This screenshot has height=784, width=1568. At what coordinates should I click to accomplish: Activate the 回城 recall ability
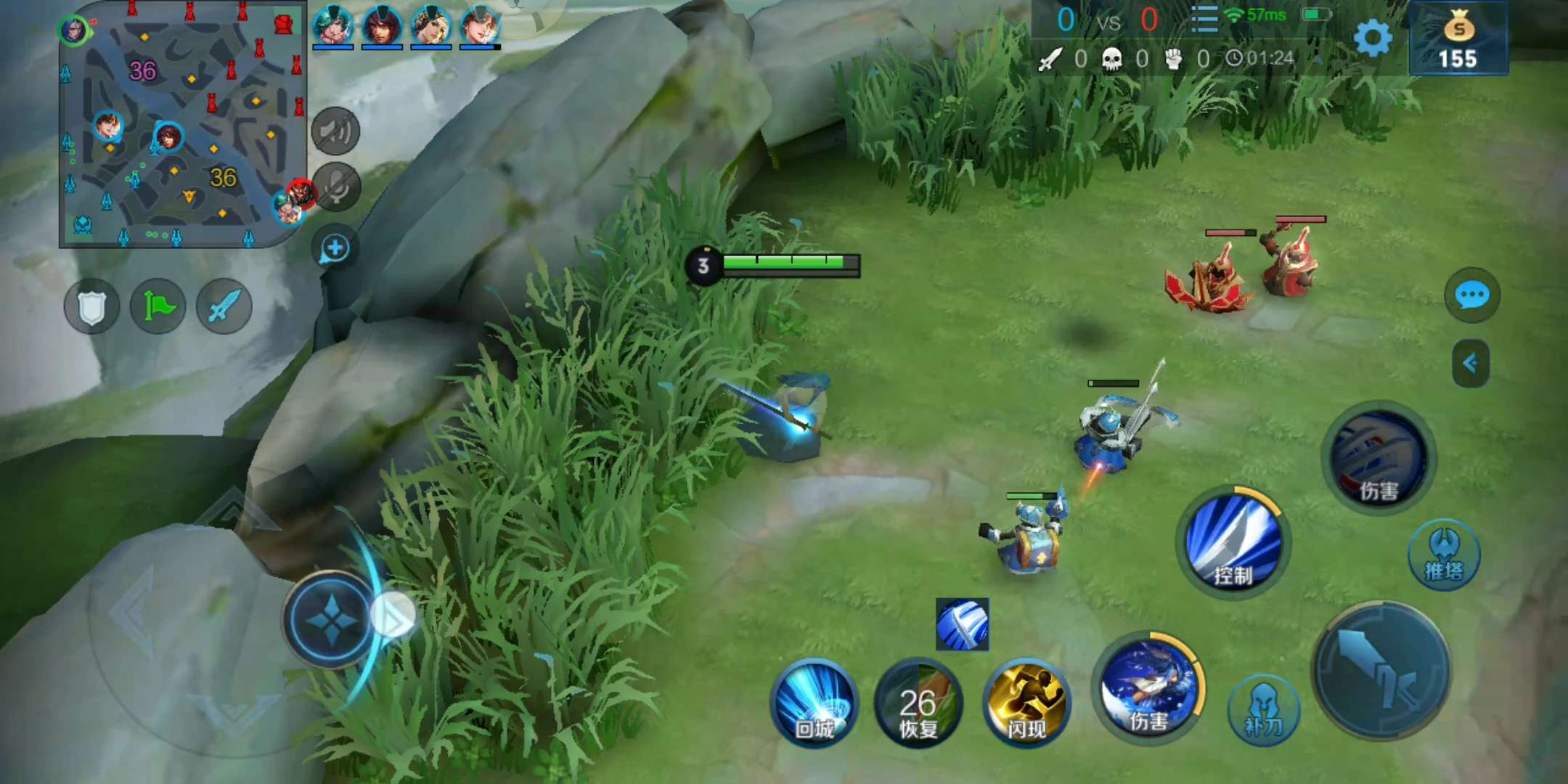click(814, 703)
